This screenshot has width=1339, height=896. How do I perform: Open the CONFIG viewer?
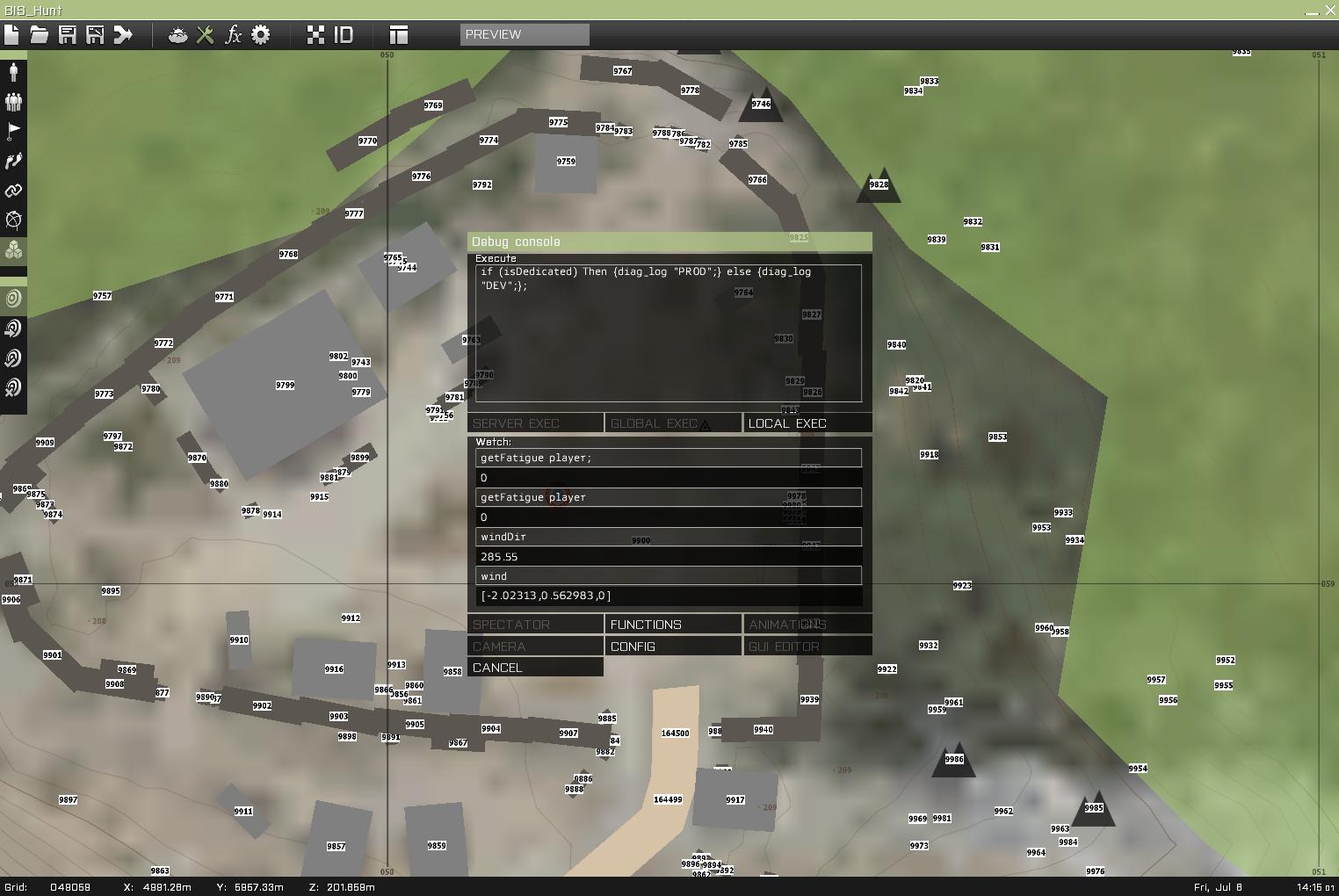click(672, 647)
